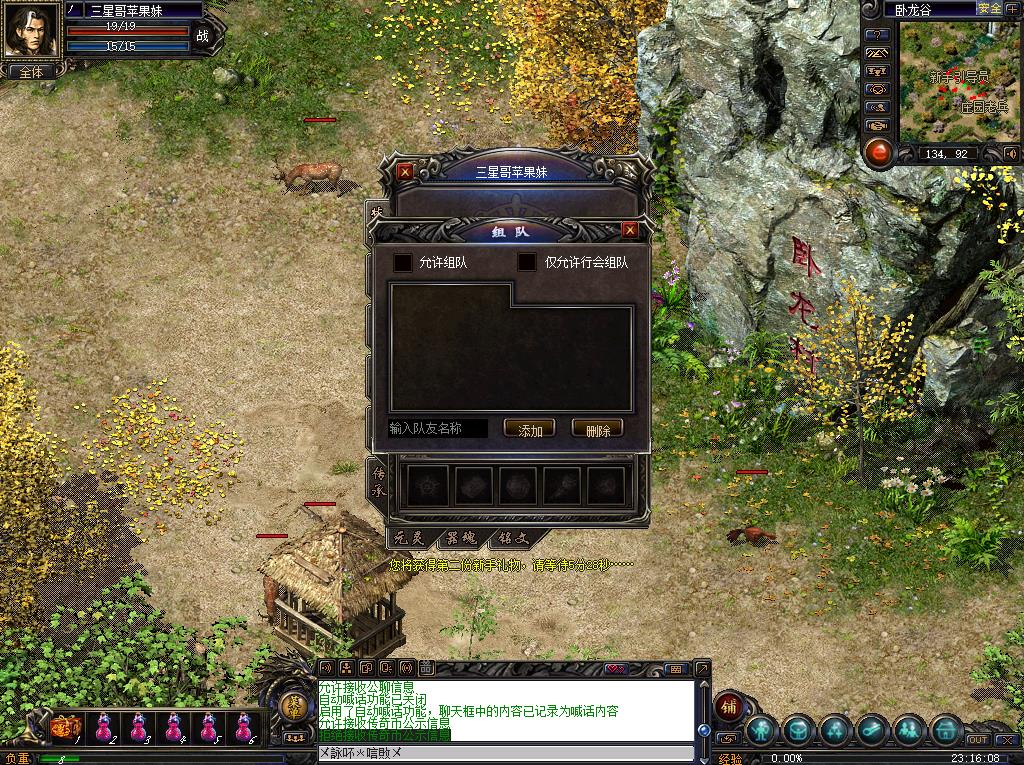Click the 删除 remove teammate button
Image resolution: width=1024 pixels, height=765 pixels.
point(597,430)
